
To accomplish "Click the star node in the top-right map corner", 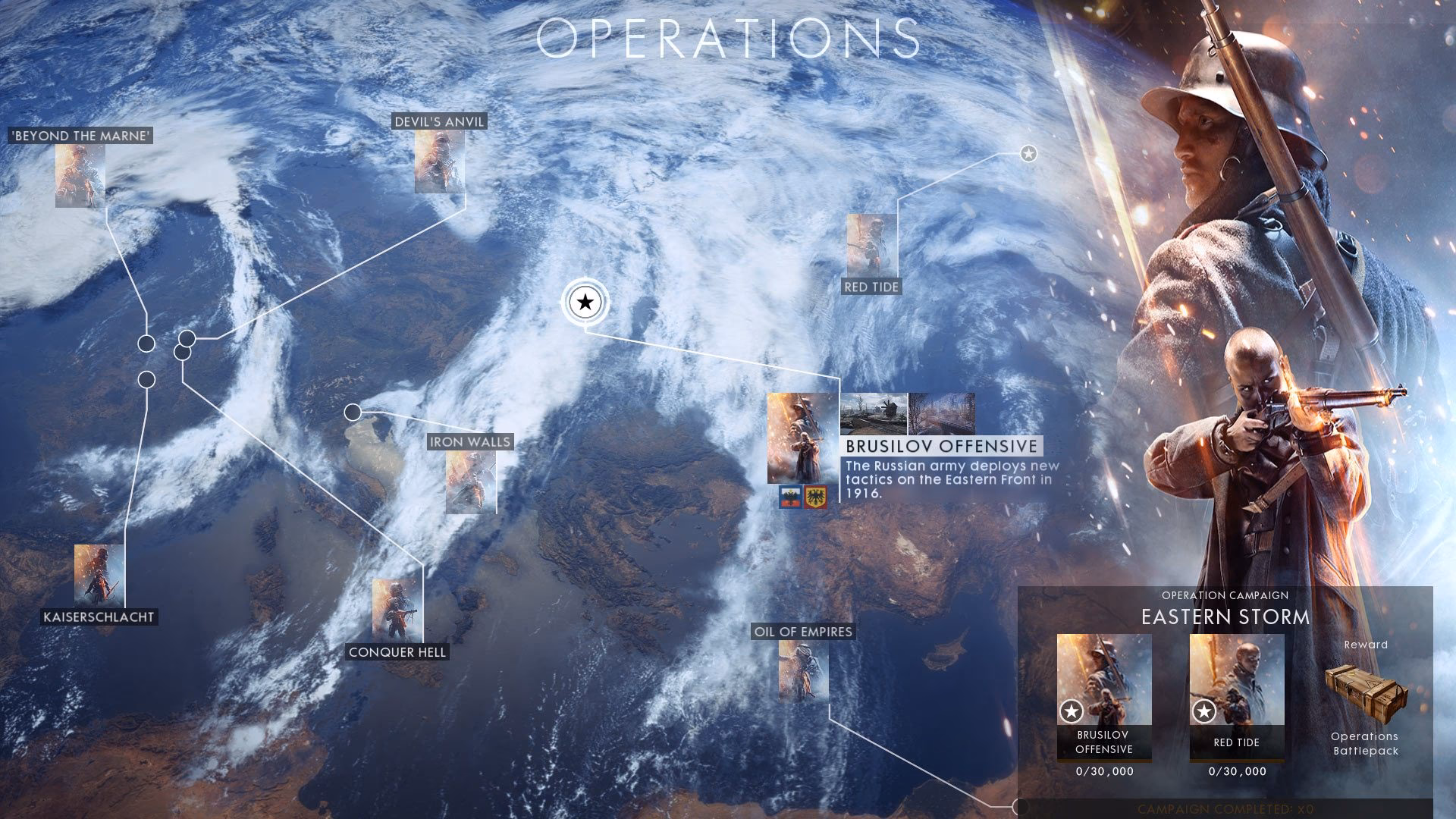I will [1029, 154].
